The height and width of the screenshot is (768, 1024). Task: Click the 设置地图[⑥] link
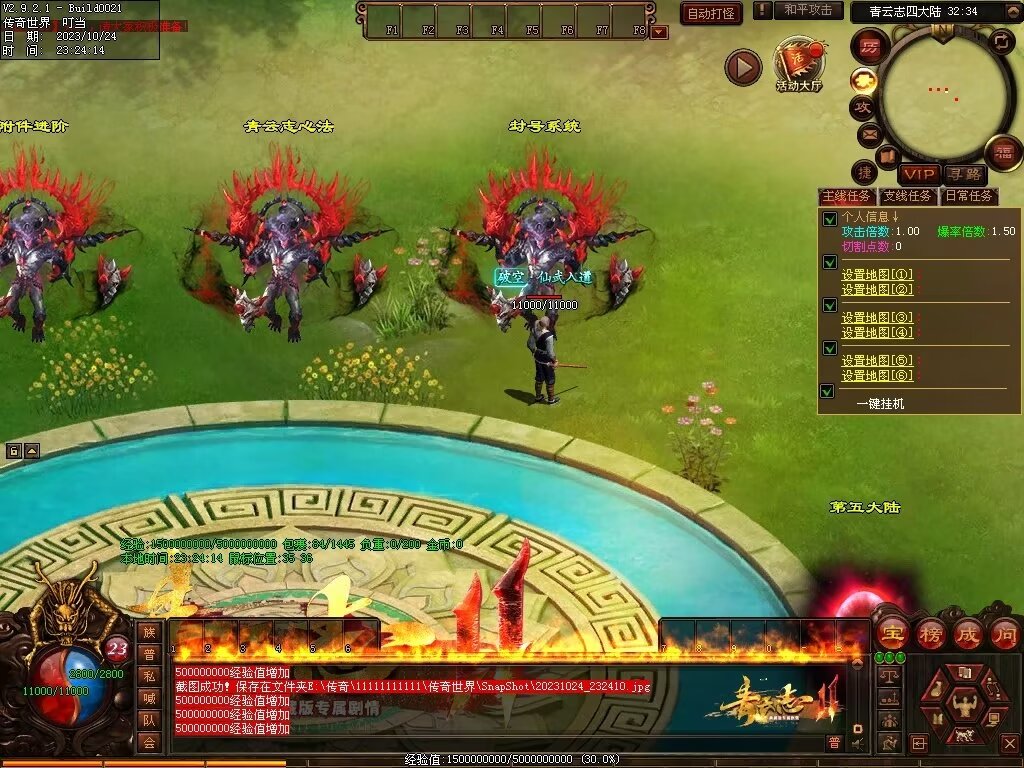(x=877, y=376)
